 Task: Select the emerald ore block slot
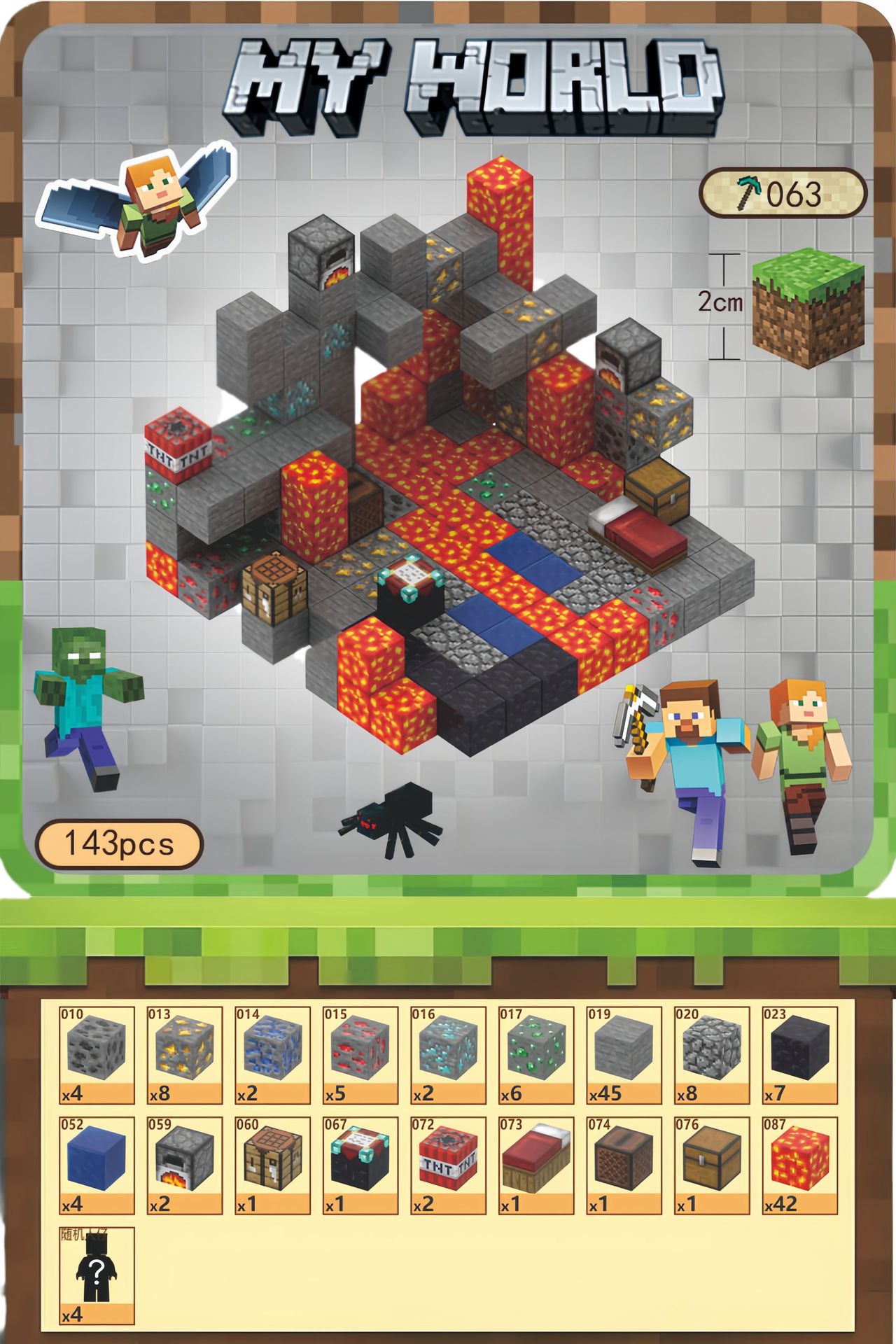pos(536,1056)
